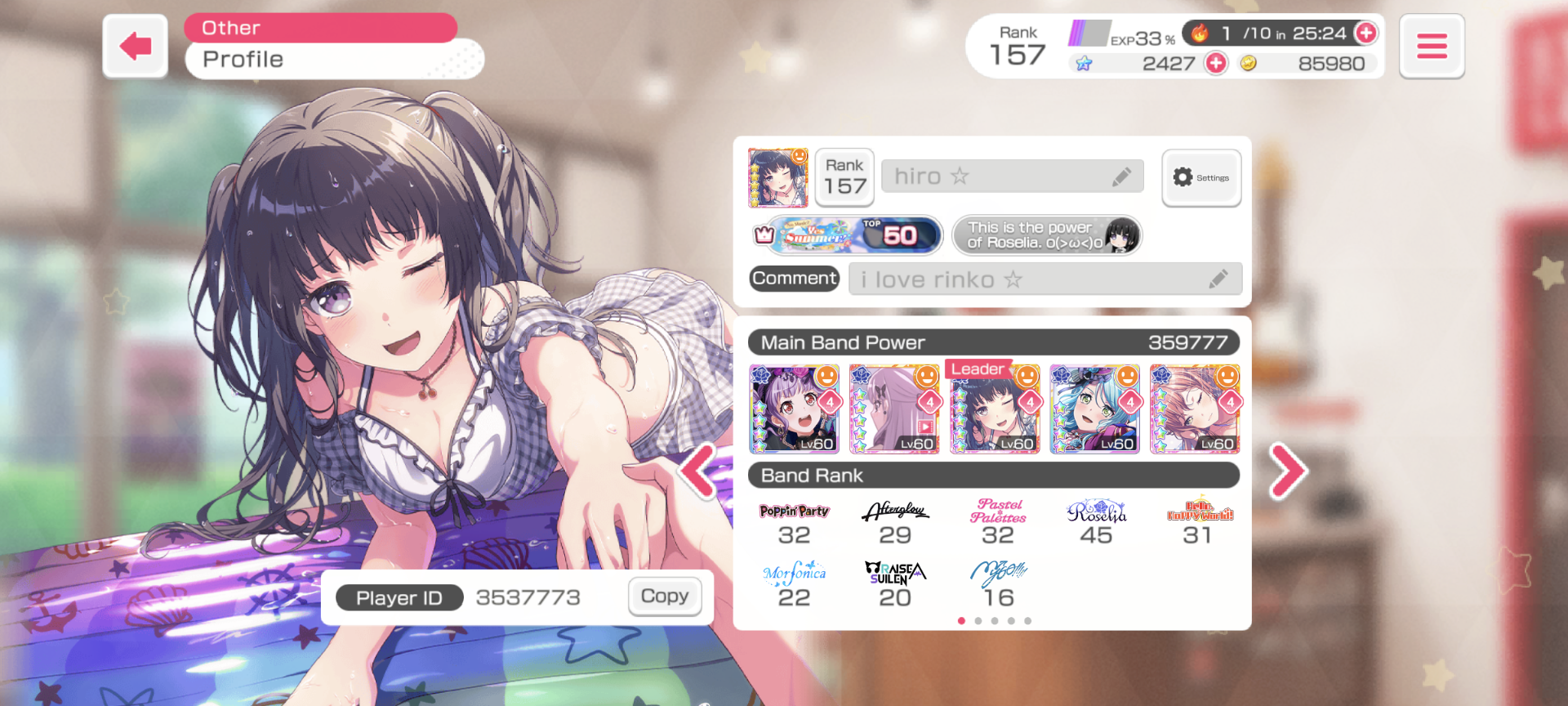Select the teal-haired member card
1568x706 pixels.
pyautogui.click(x=1094, y=409)
